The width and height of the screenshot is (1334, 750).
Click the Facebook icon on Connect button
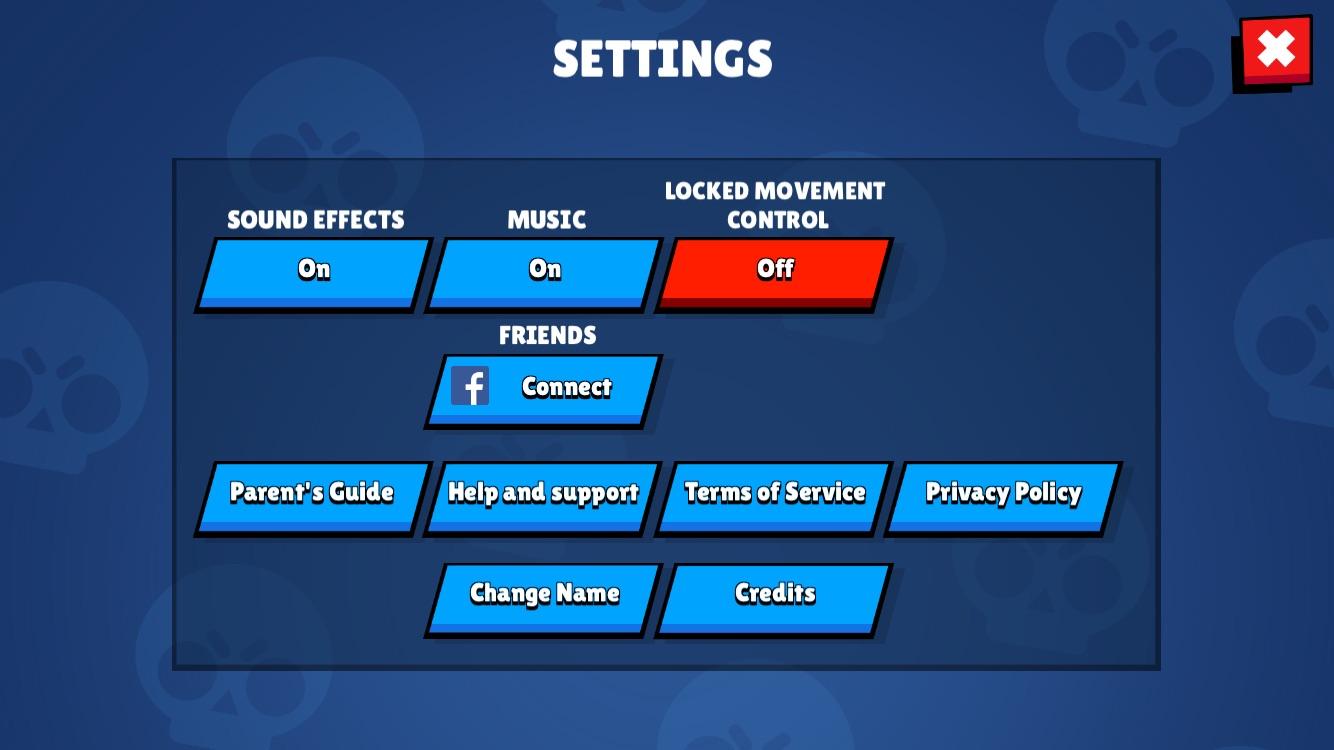pyautogui.click(x=470, y=386)
